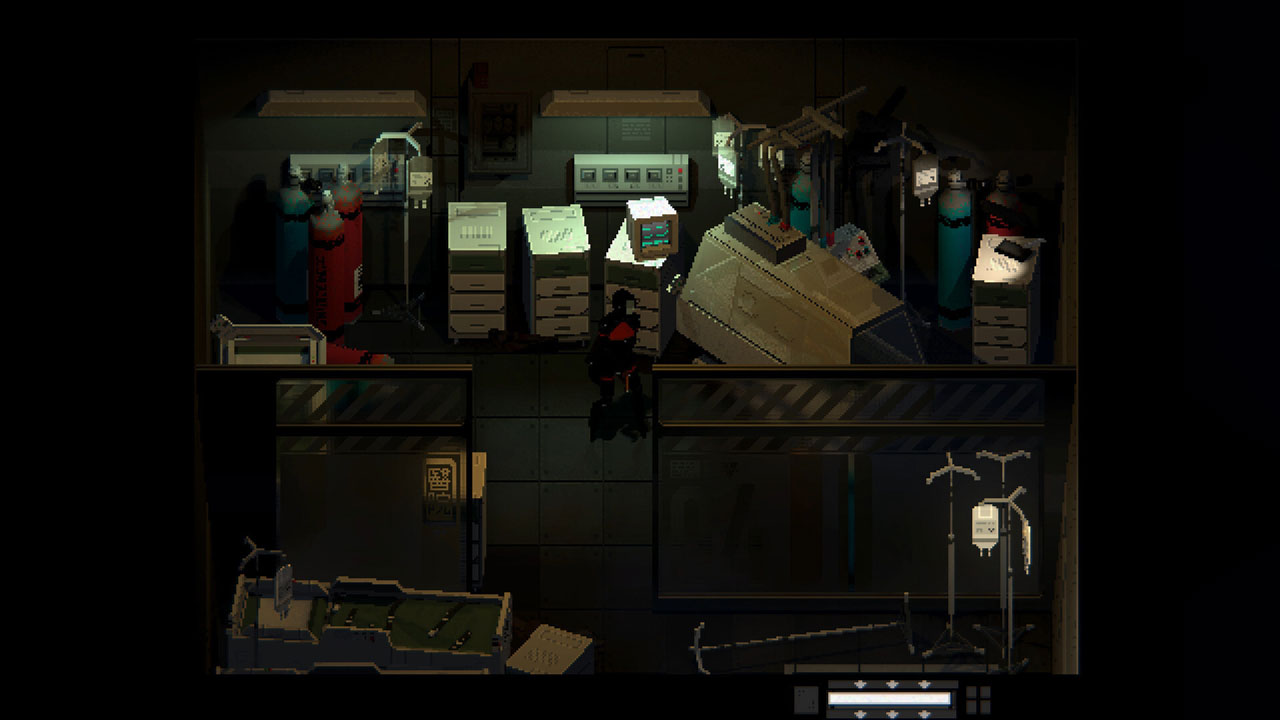Pick up the paper on the right cabinet
This screenshot has height=720, width=1280.
(1005, 255)
